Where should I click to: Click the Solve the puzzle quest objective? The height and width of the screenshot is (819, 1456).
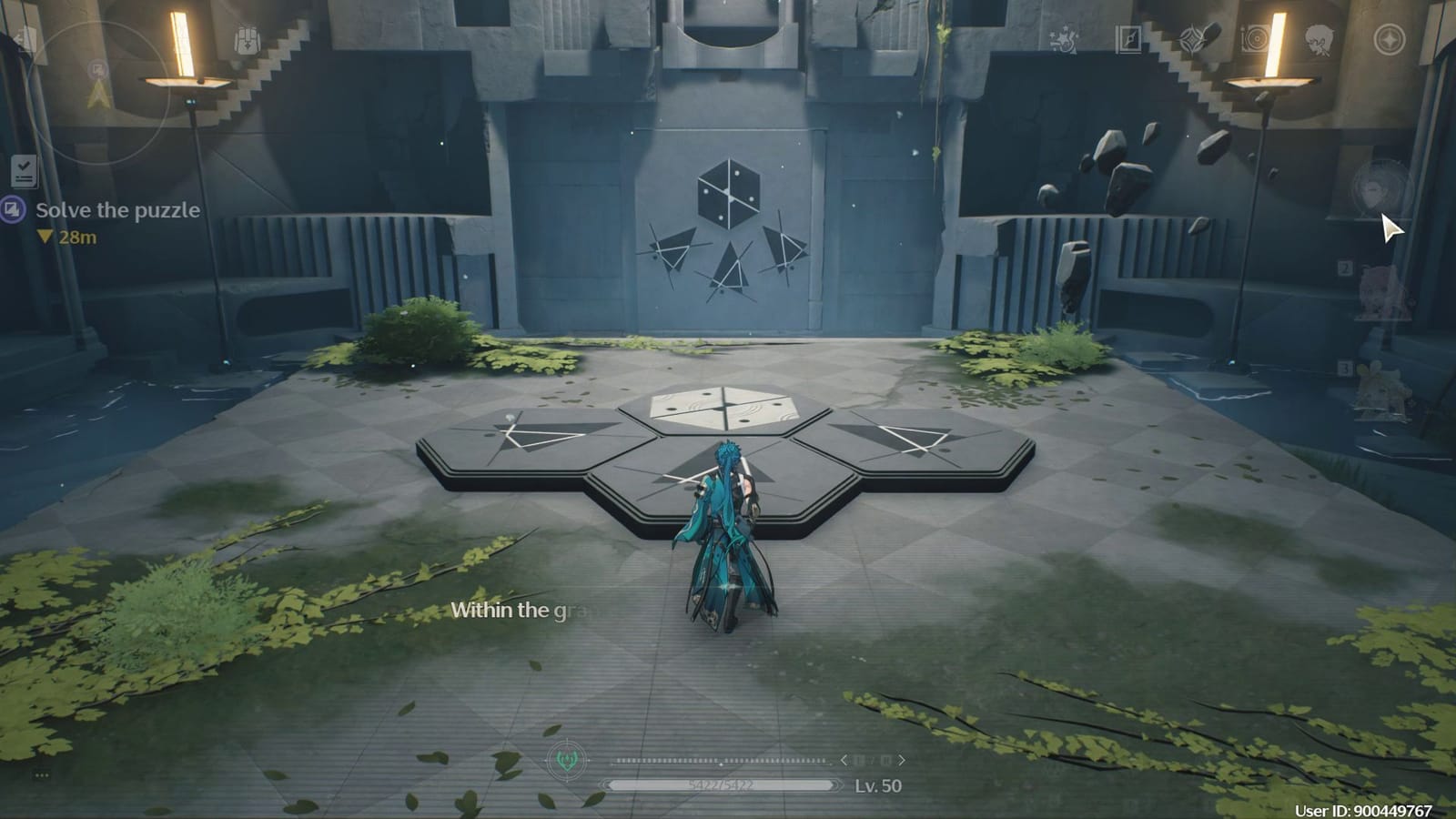click(x=118, y=210)
